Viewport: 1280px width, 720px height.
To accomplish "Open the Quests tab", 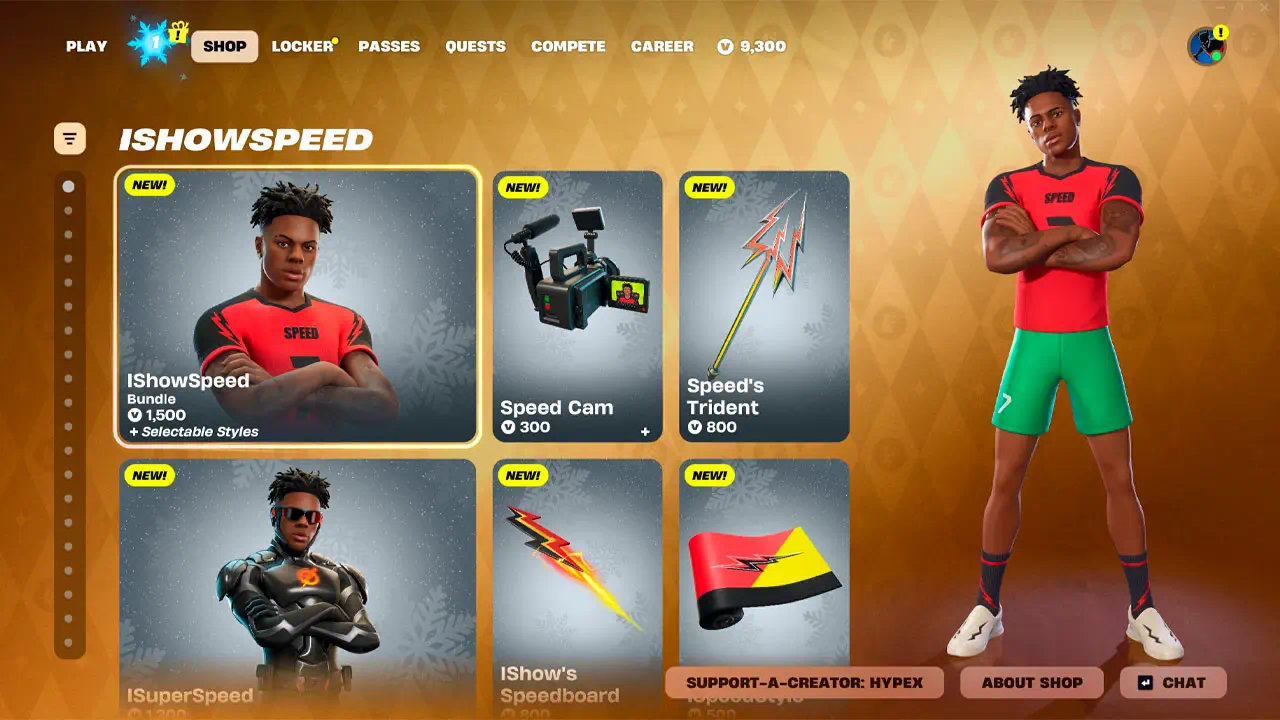I will (x=475, y=46).
